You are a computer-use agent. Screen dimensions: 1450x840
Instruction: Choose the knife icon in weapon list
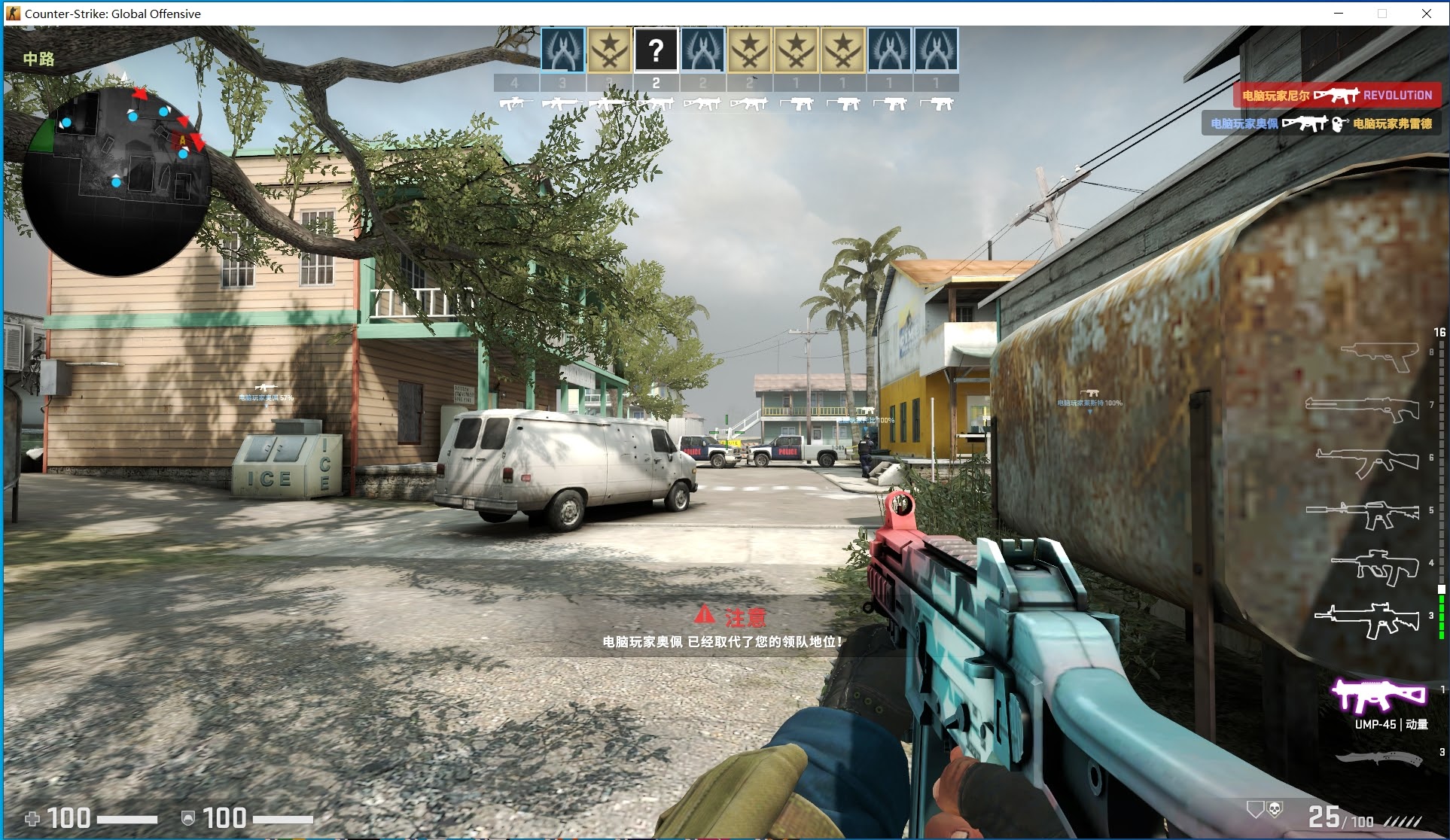[x=1378, y=759]
